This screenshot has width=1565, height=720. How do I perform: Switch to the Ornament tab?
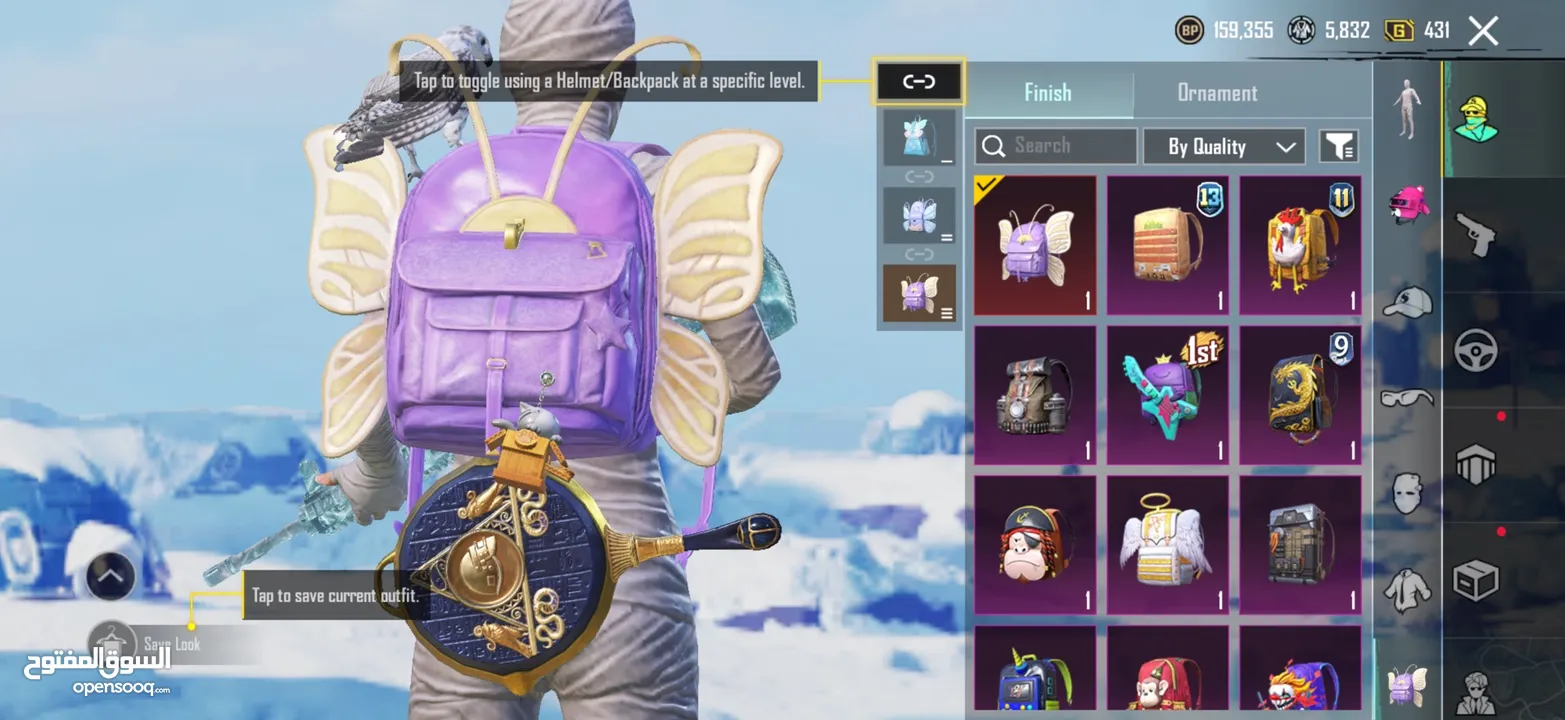coord(1216,93)
